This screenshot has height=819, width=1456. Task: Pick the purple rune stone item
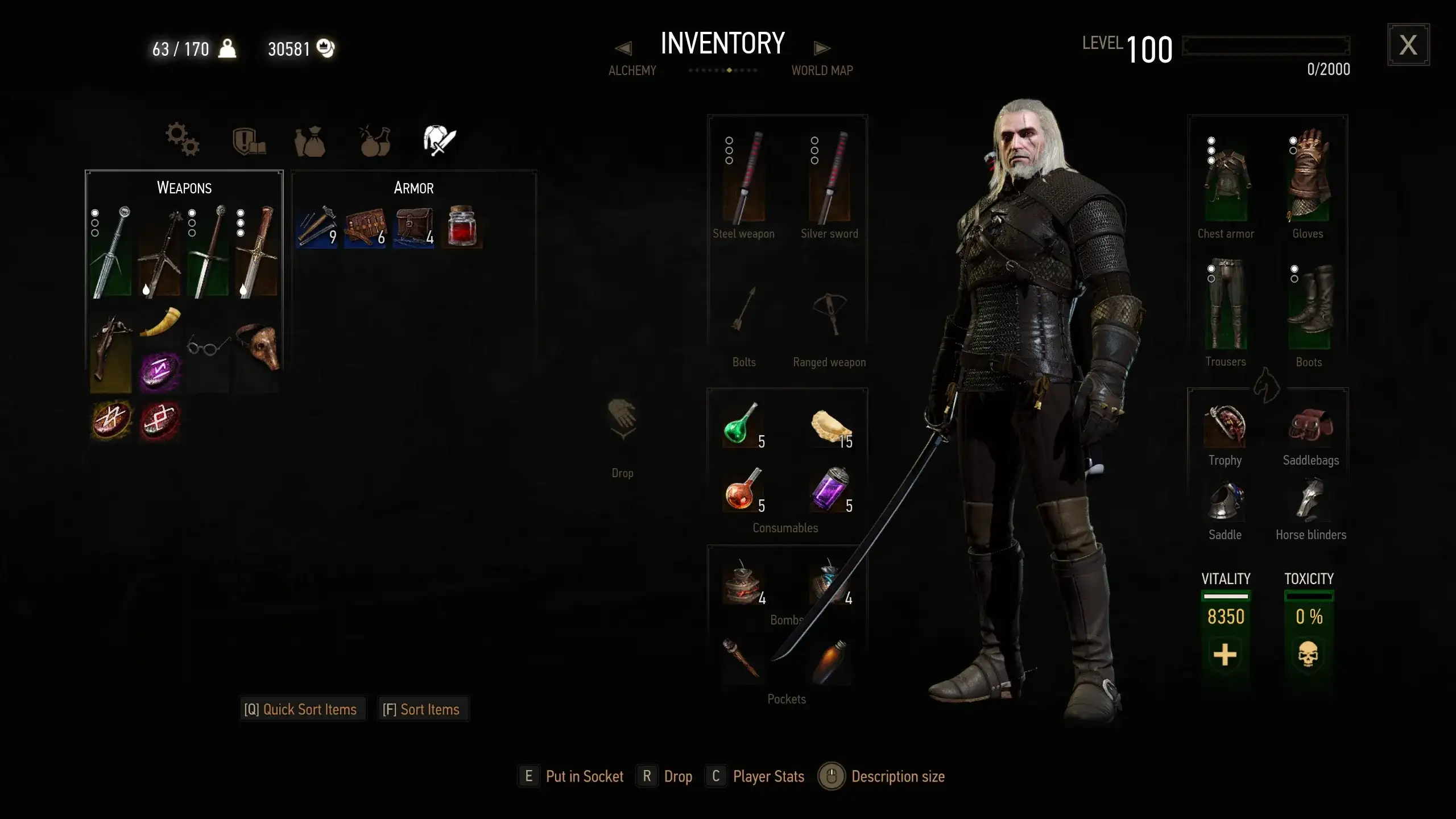[160, 373]
